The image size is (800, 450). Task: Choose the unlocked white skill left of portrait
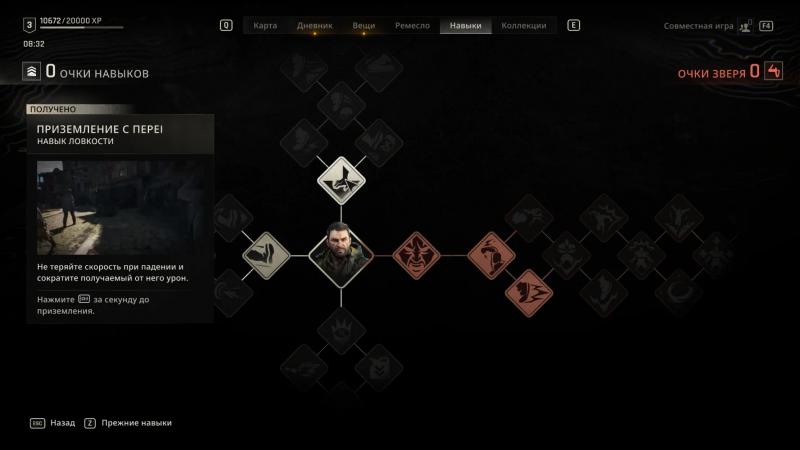[266, 255]
